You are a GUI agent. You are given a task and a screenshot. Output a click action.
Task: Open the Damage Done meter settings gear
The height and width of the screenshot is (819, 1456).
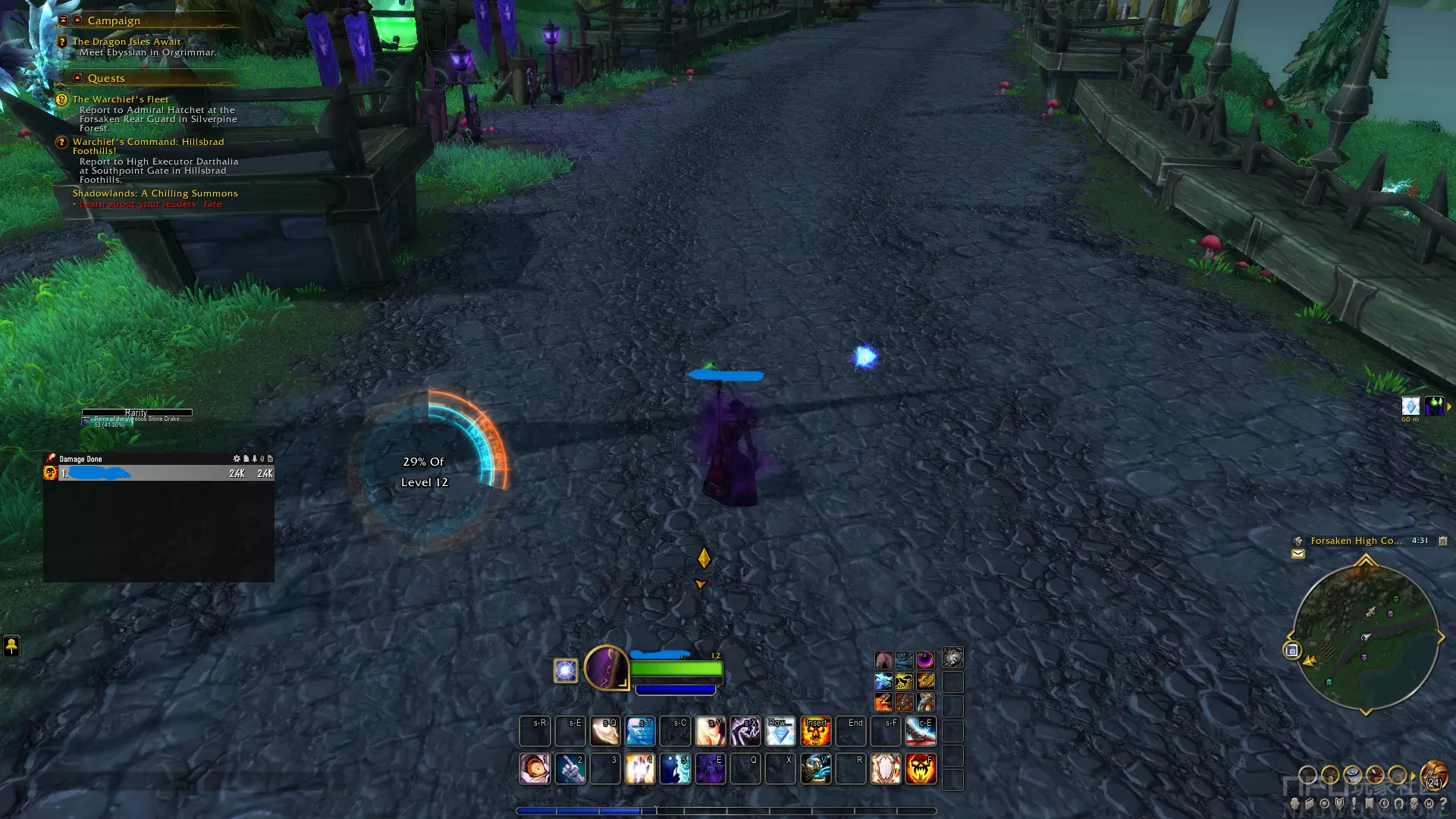tap(237, 459)
